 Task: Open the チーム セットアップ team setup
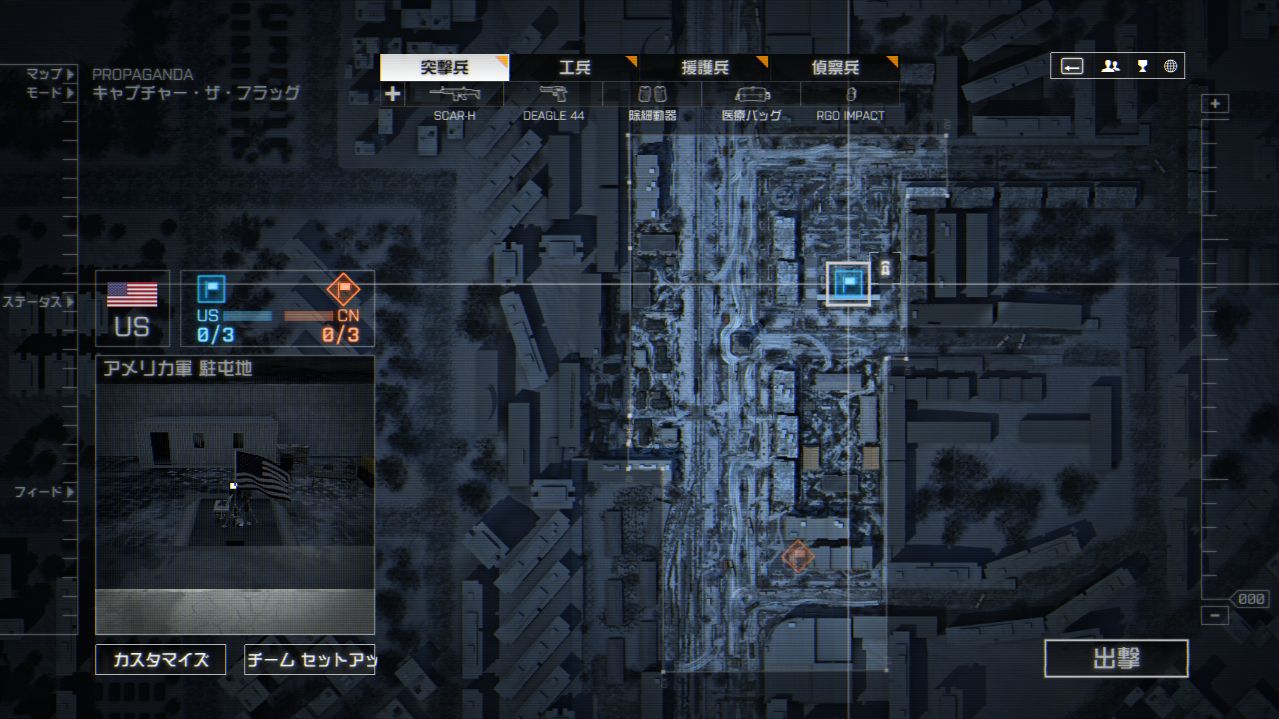(x=309, y=660)
